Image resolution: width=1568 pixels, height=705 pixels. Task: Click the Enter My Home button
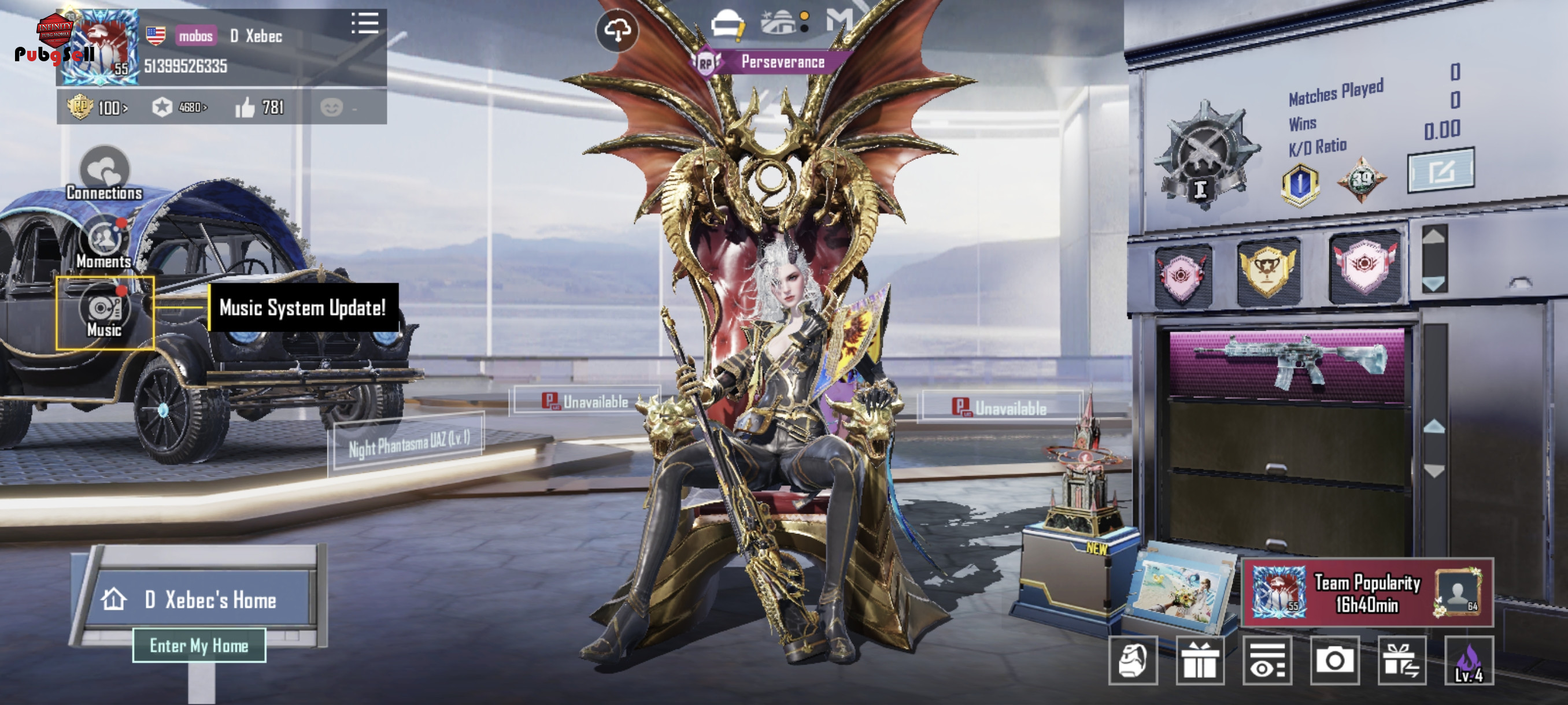[x=199, y=645]
